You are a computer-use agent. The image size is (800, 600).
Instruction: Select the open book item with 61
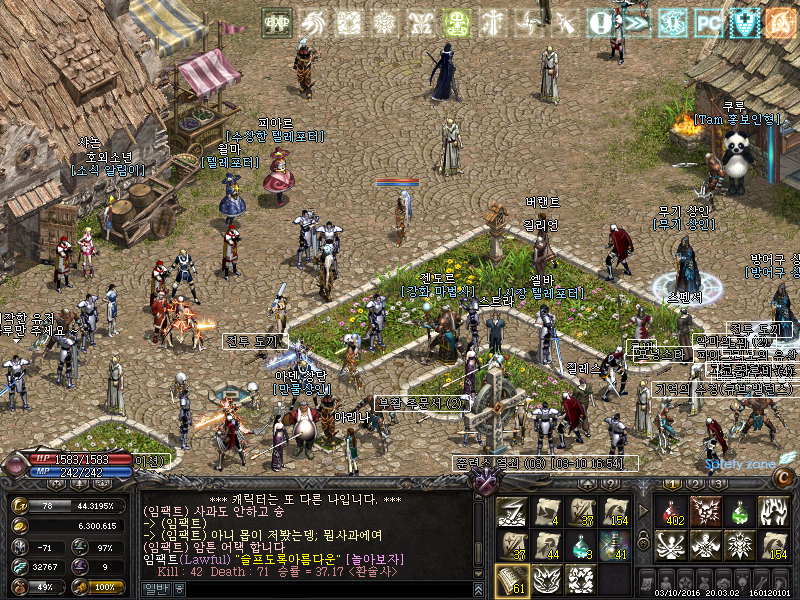tap(512, 580)
